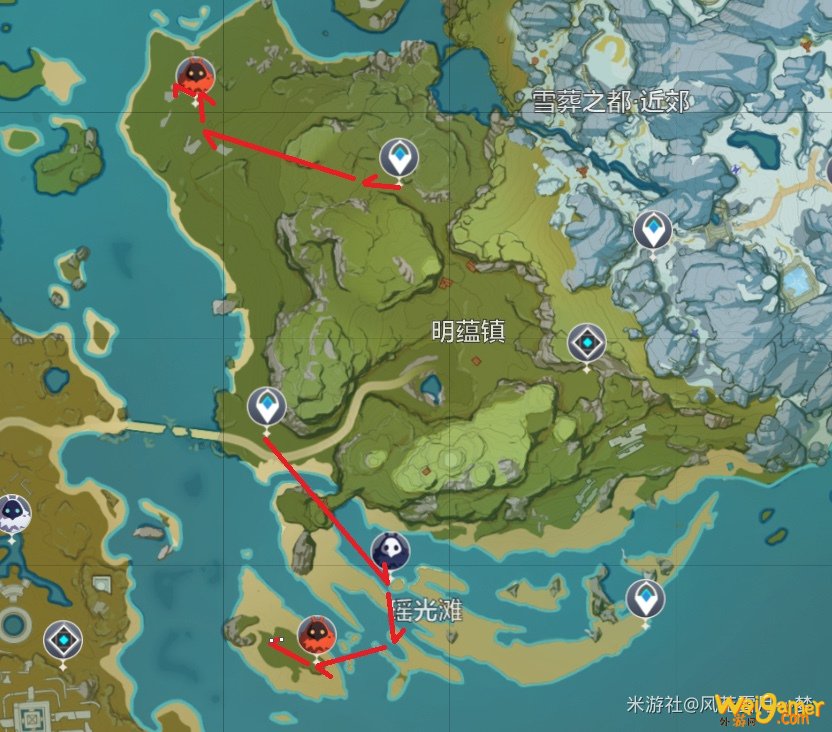Select the dark skull-mask marker above 瑶光滩
Screen dimensions: 832x732
click(390, 551)
